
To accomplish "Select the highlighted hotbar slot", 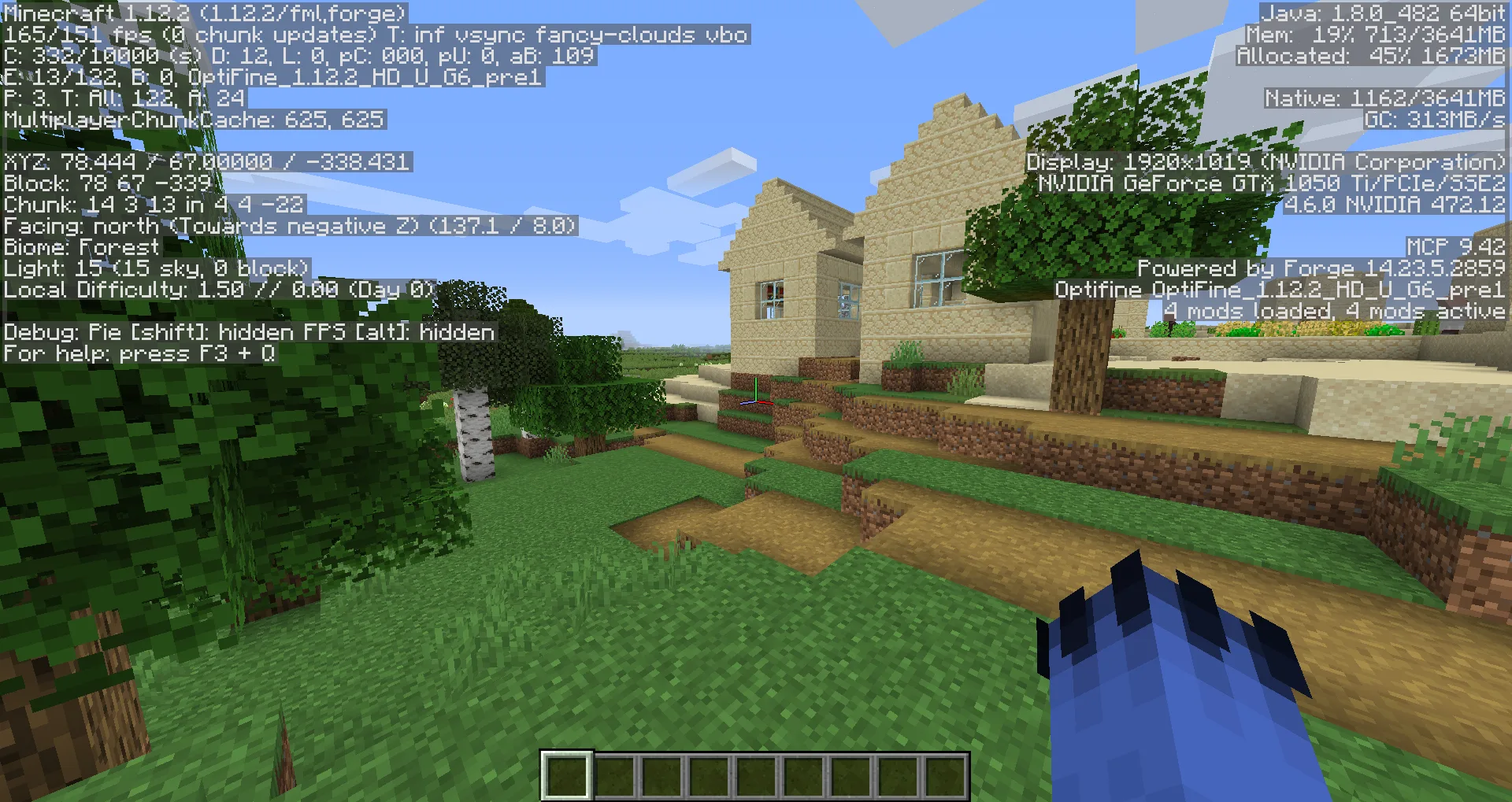I will (x=566, y=775).
